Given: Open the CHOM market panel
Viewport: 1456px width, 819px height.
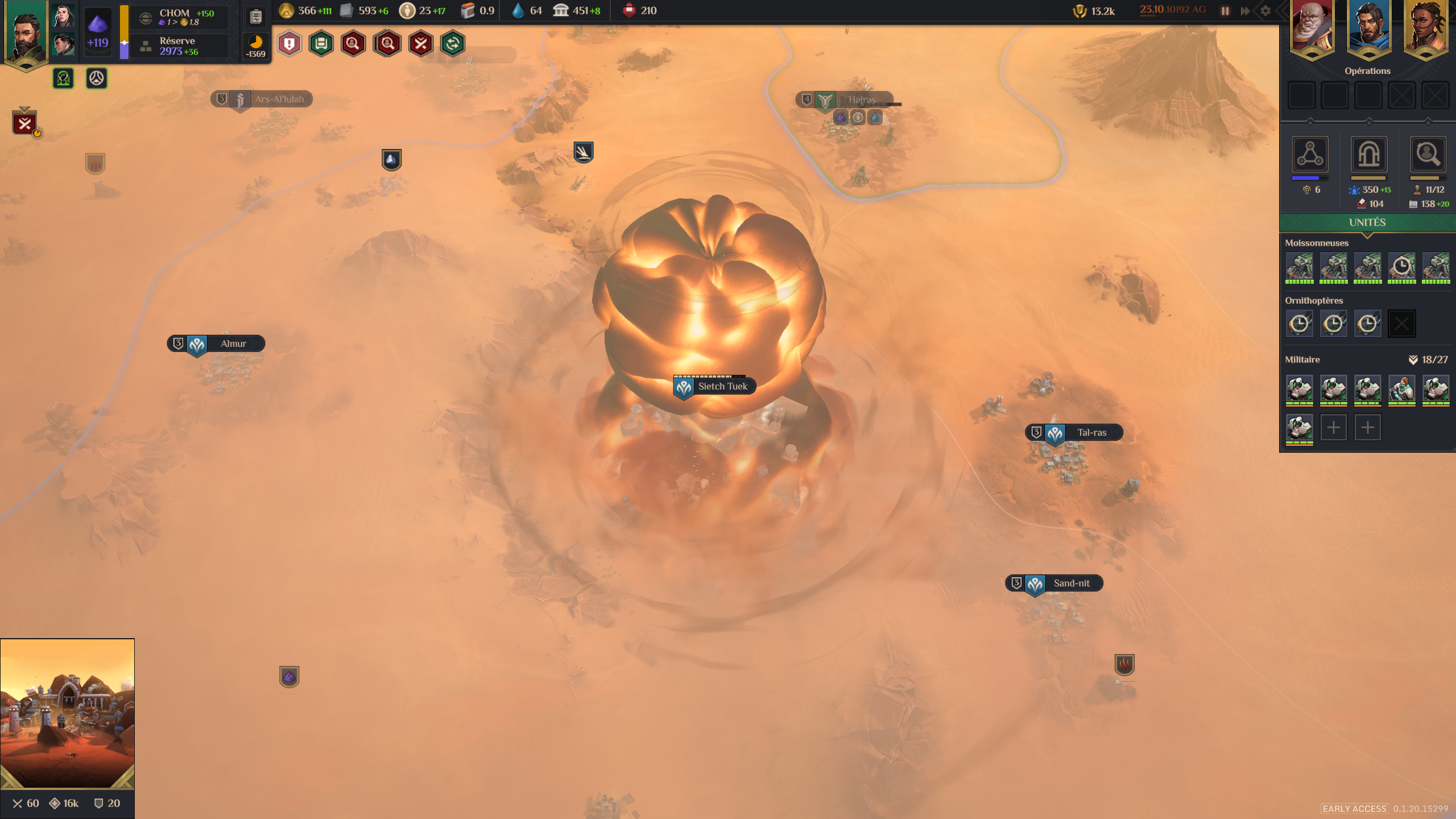Looking at the screenshot, I should click(180, 17).
